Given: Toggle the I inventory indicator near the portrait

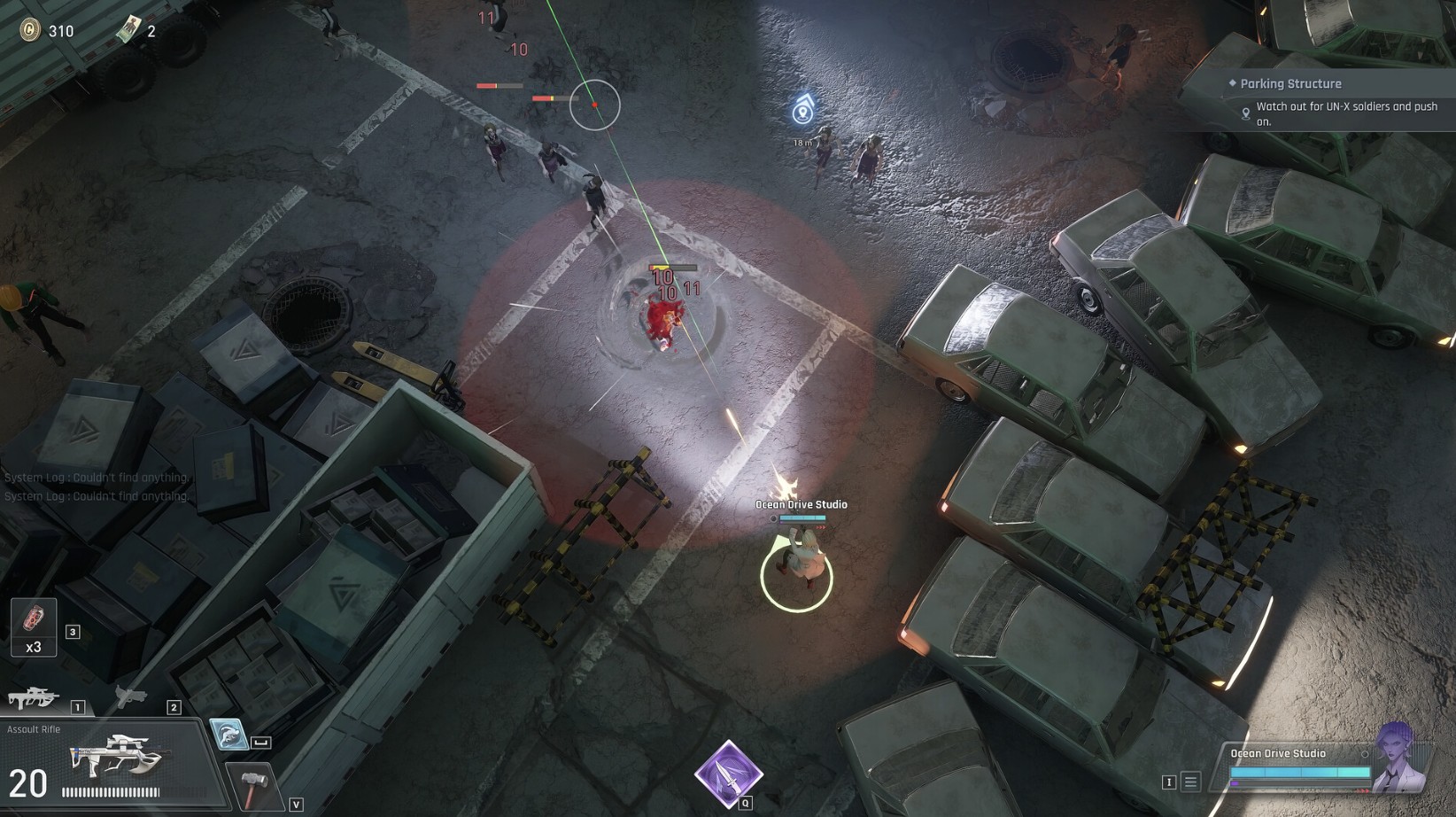Looking at the screenshot, I should click(1169, 783).
